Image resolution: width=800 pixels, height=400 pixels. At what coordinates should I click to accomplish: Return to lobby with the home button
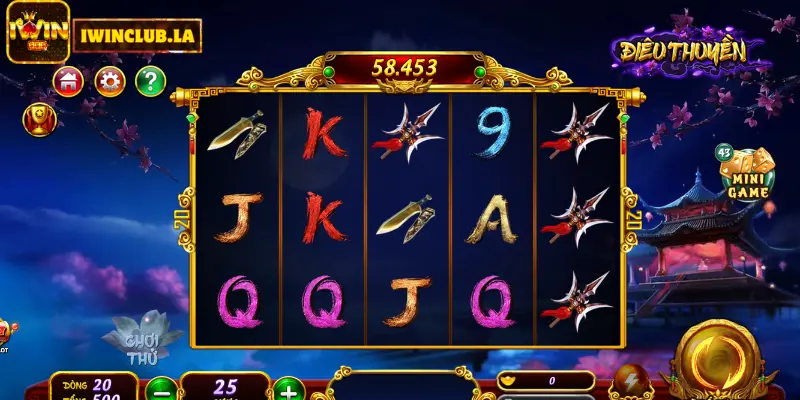coord(69,81)
